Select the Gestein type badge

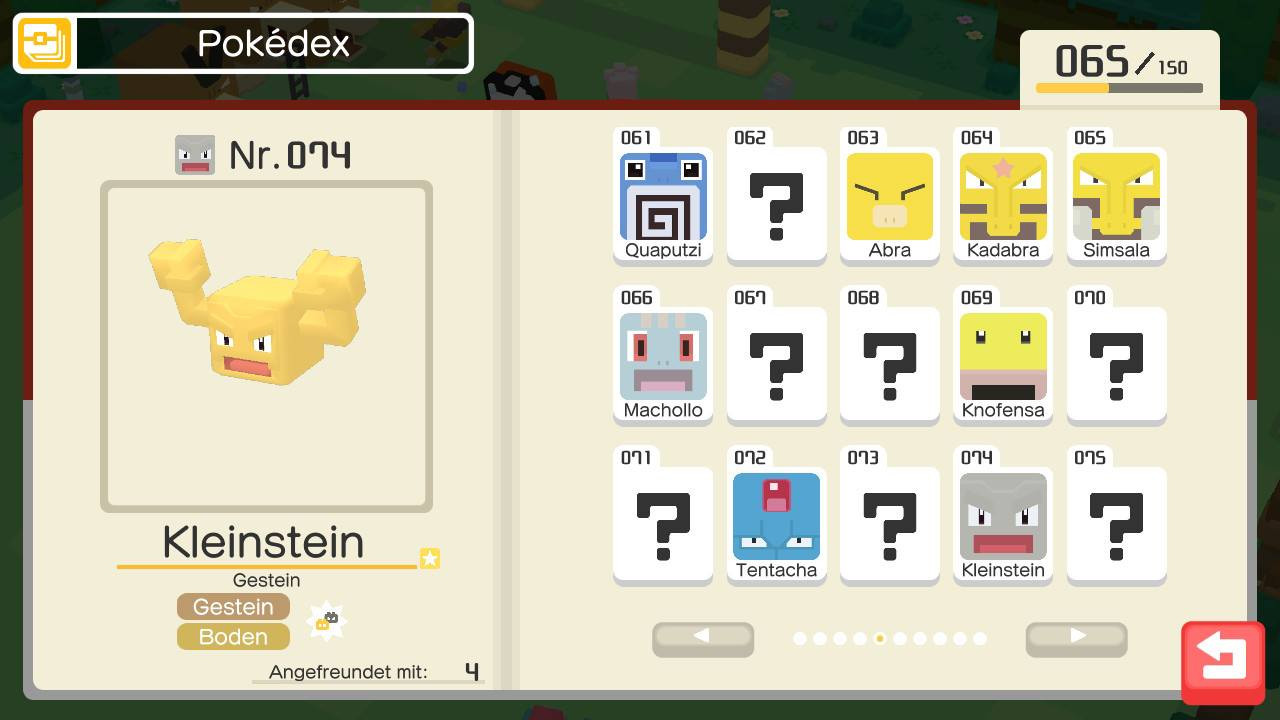[x=233, y=606]
